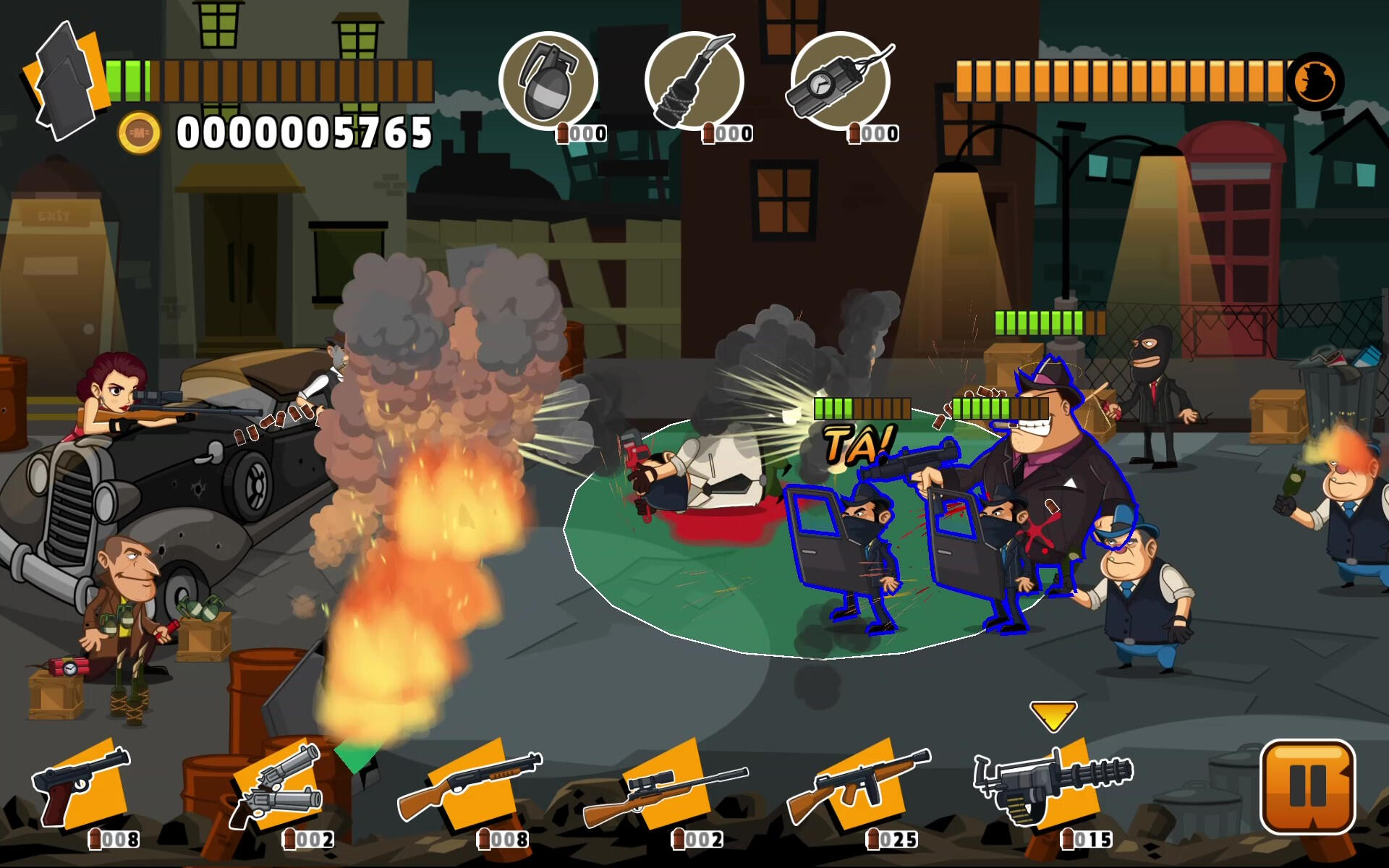
Task: Use the dynamite time bomb
Action: point(840,81)
